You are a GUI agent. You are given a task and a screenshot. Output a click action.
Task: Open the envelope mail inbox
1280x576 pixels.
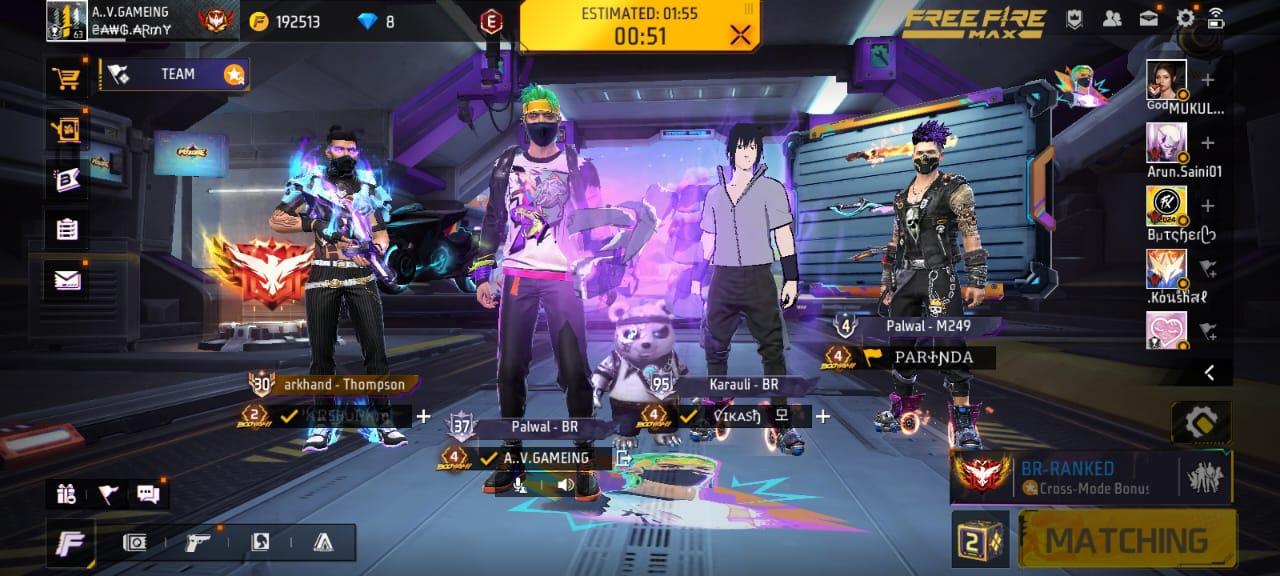[x=67, y=280]
